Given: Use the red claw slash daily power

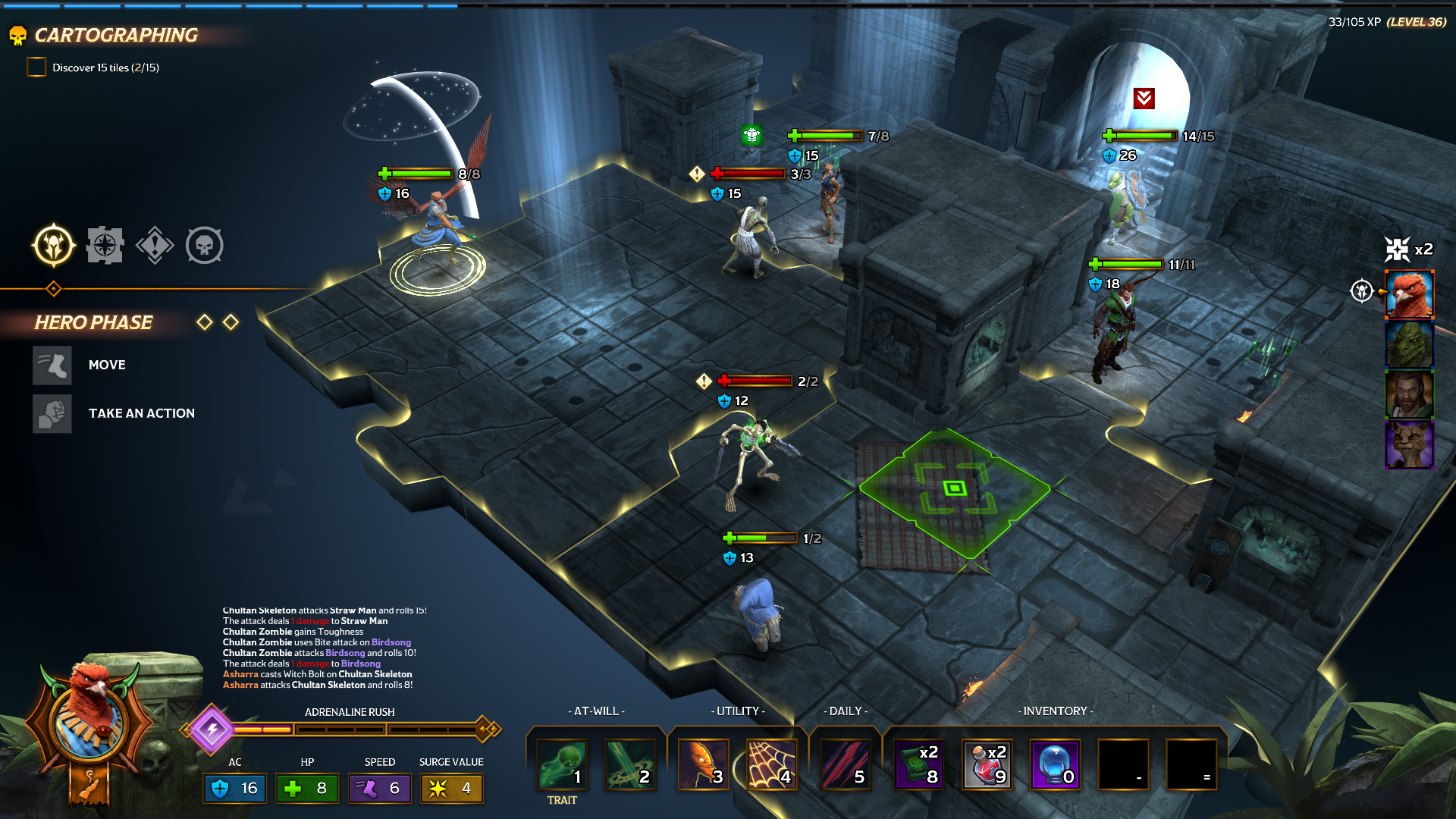Looking at the screenshot, I should coord(845,764).
